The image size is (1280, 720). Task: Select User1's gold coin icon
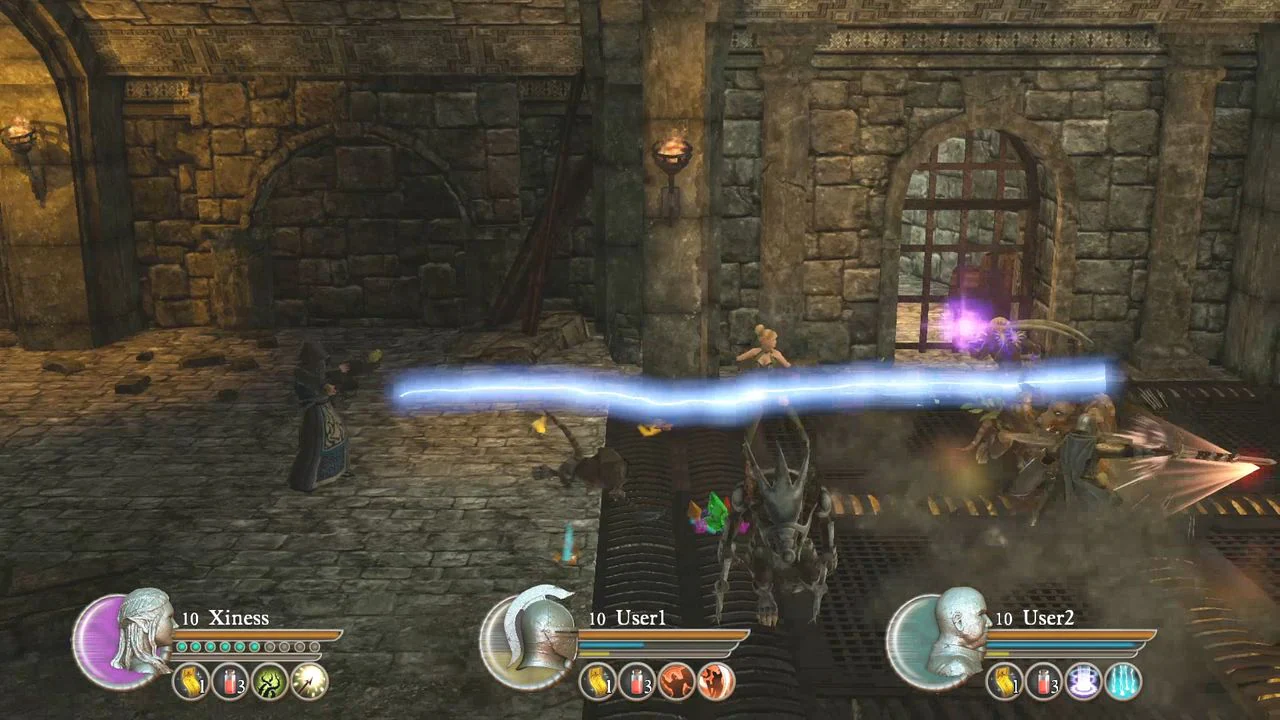598,683
